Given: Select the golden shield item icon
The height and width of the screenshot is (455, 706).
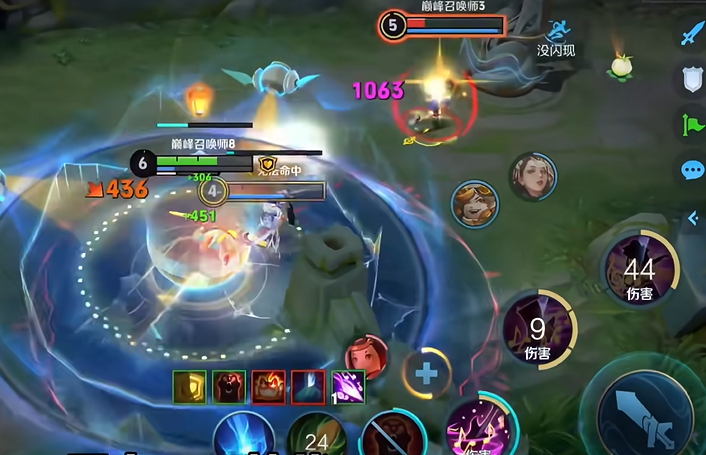Looking at the screenshot, I should (x=189, y=387).
